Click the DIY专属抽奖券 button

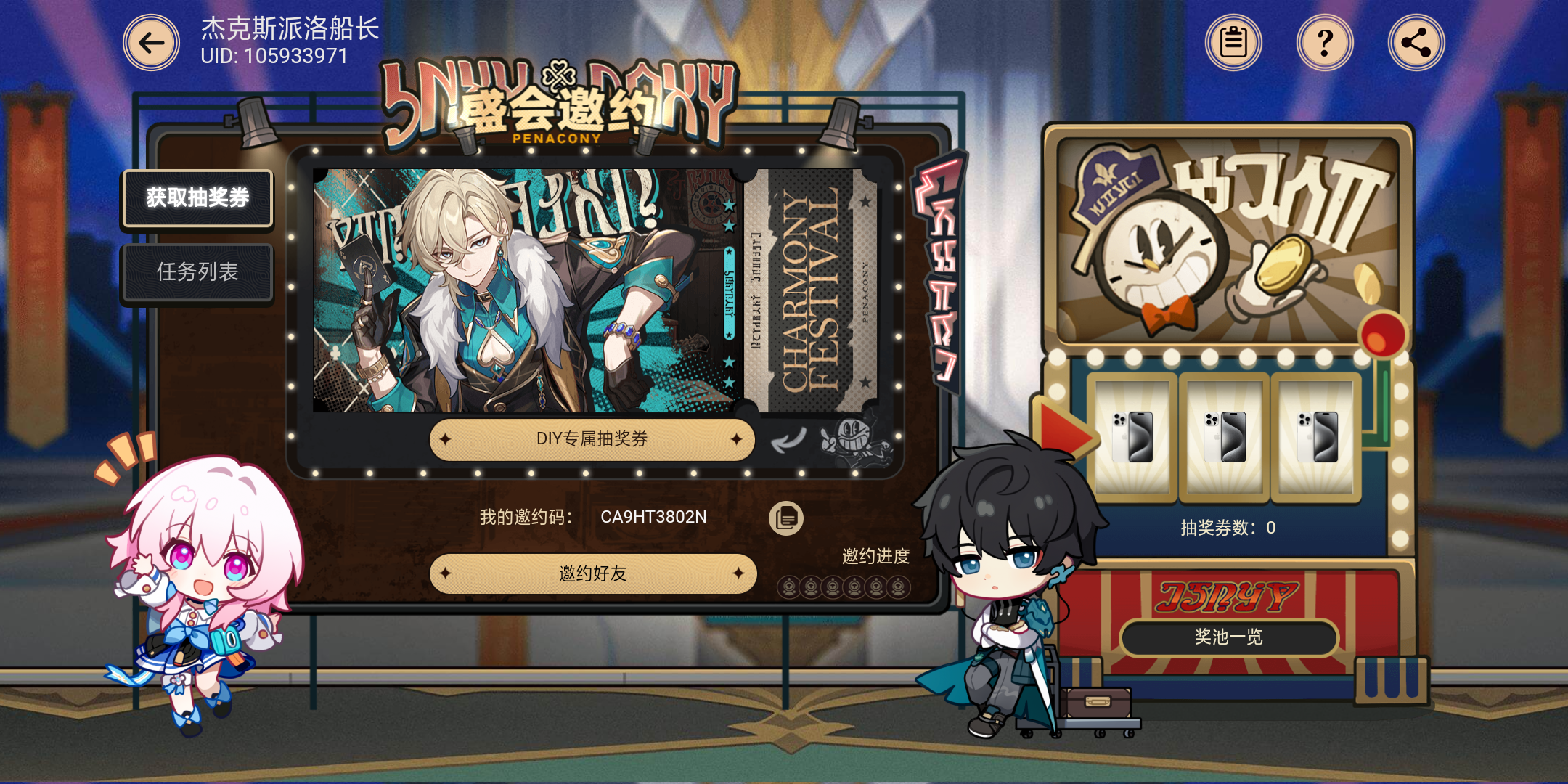pyautogui.click(x=592, y=439)
